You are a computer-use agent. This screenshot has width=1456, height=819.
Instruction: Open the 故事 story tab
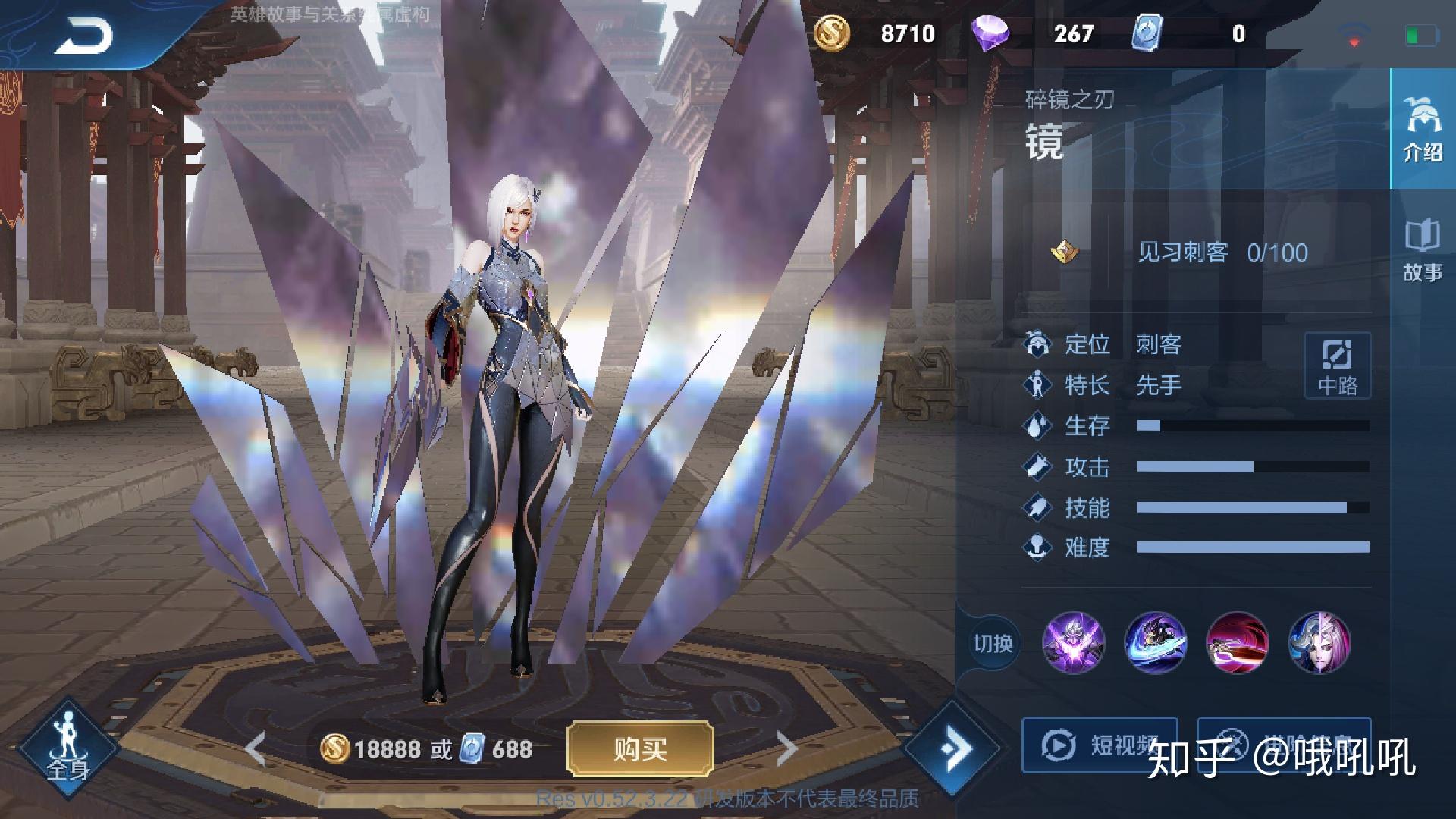click(x=1422, y=250)
